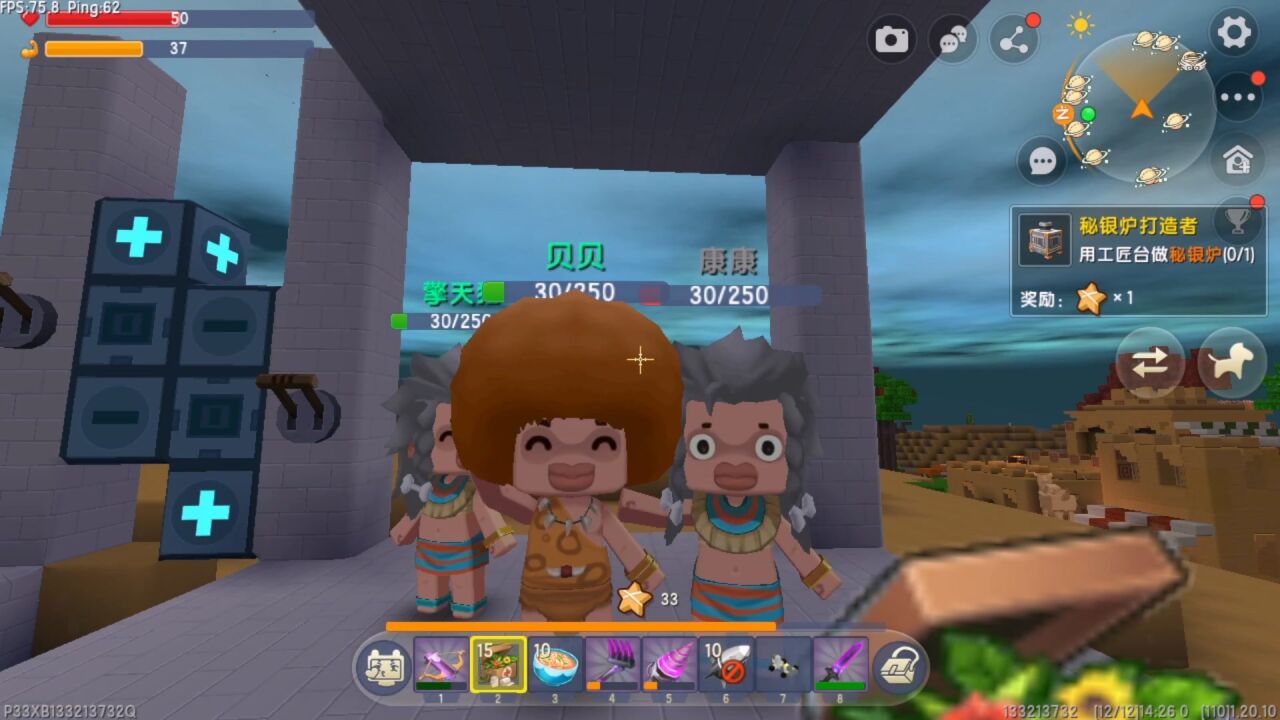Viewport: 1280px width, 720px height.
Task: Open the share button
Action: click(1013, 40)
